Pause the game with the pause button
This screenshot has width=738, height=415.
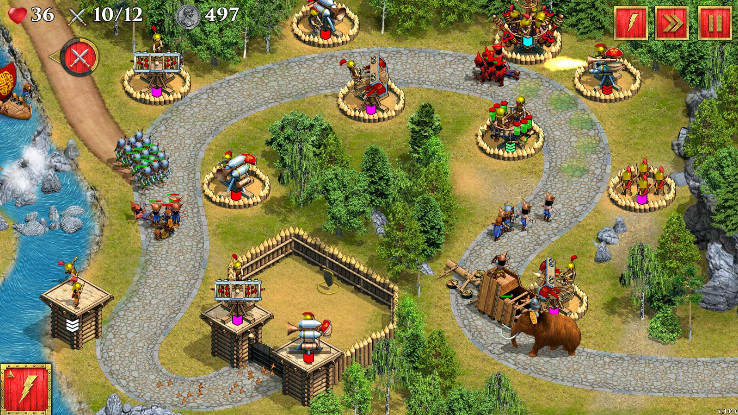[x=714, y=23]
